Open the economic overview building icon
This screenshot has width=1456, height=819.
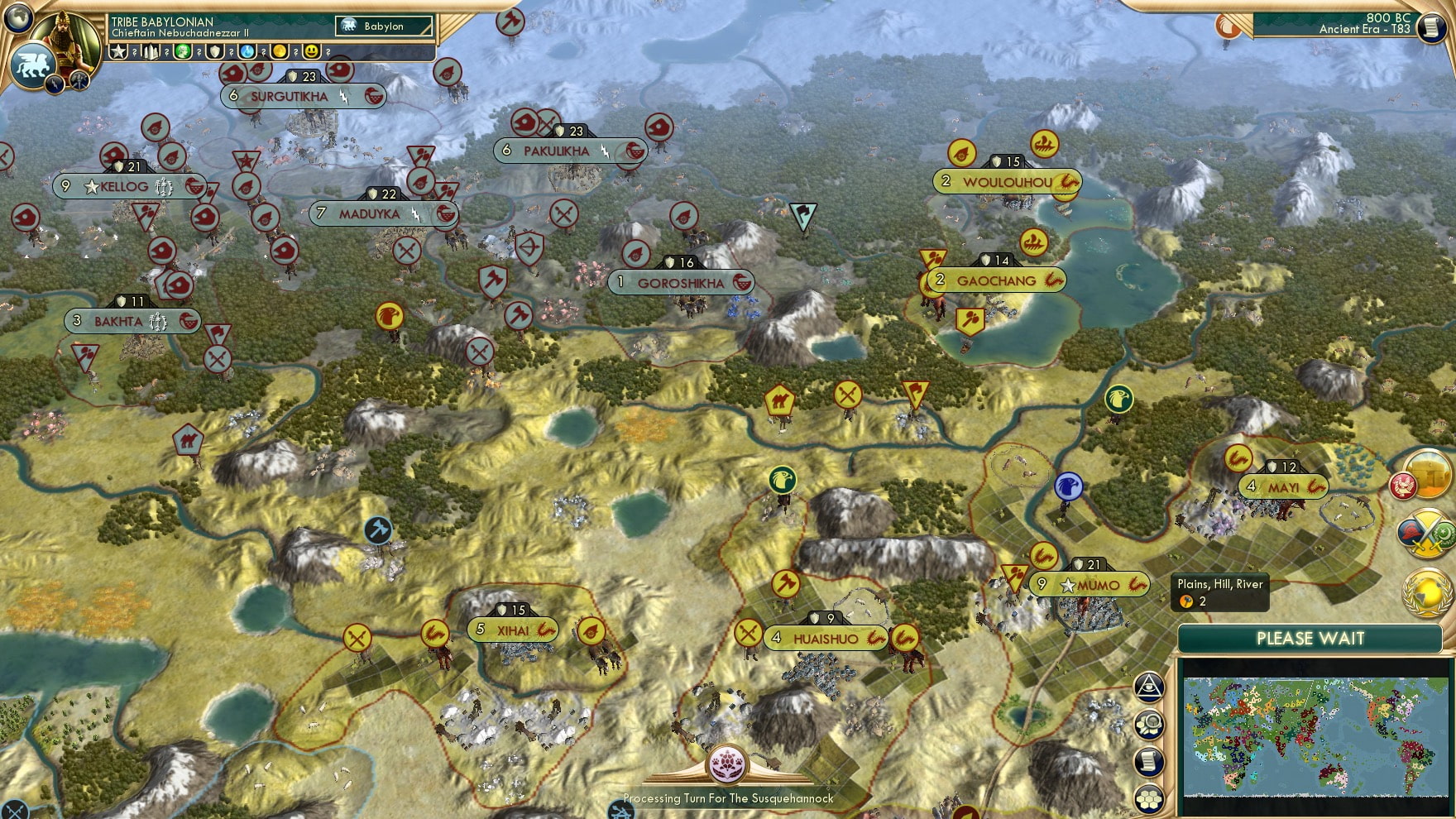1427,476
